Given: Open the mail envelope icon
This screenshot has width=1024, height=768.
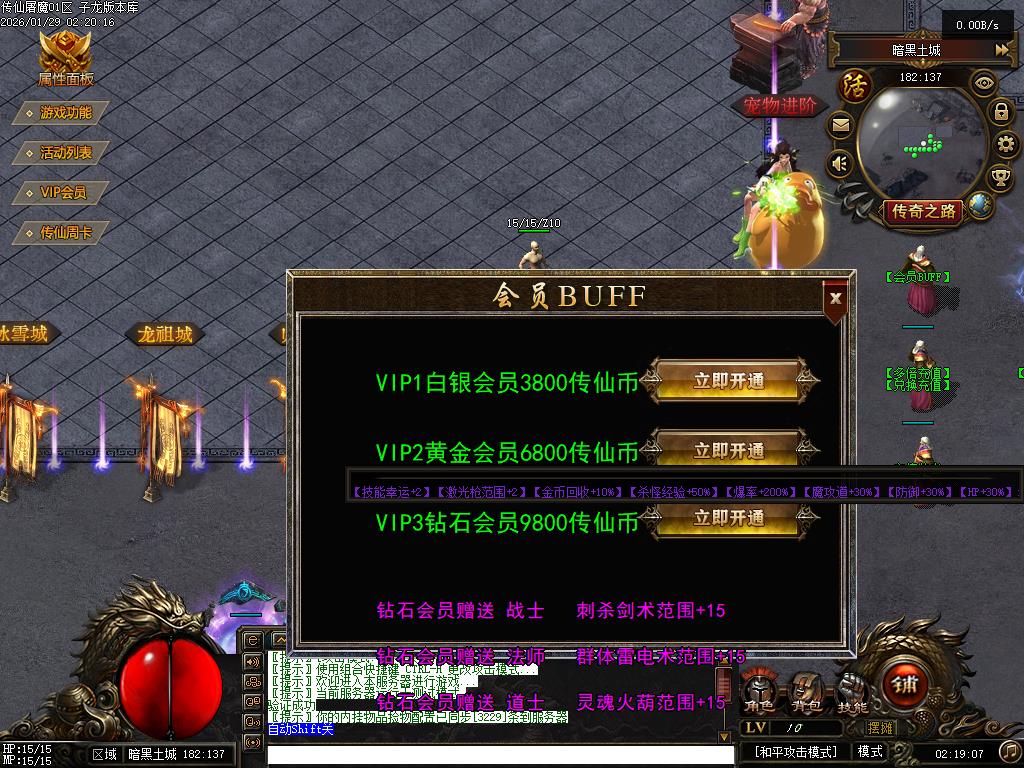Looking at the screenshot, I should click(x=840, y=126).
